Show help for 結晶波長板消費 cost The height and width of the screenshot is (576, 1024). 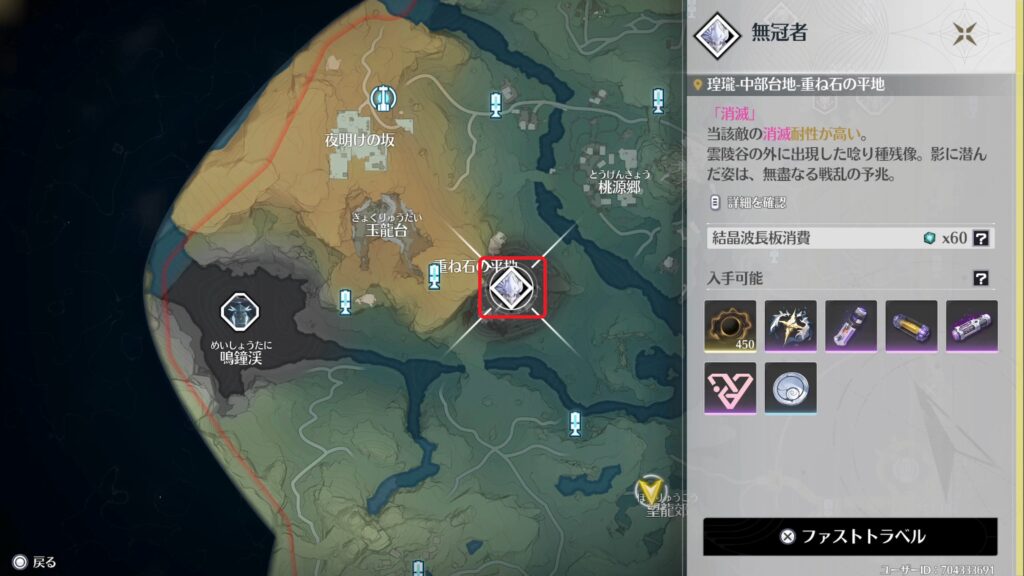[x=982, y=238]
